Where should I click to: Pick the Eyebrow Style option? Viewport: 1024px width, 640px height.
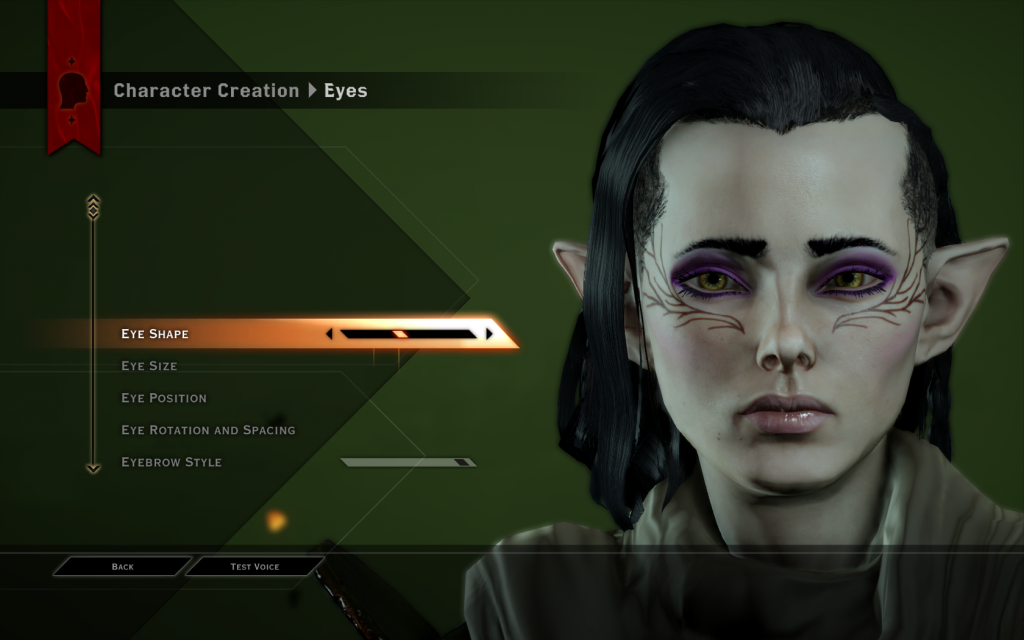(x=171, y=462)
